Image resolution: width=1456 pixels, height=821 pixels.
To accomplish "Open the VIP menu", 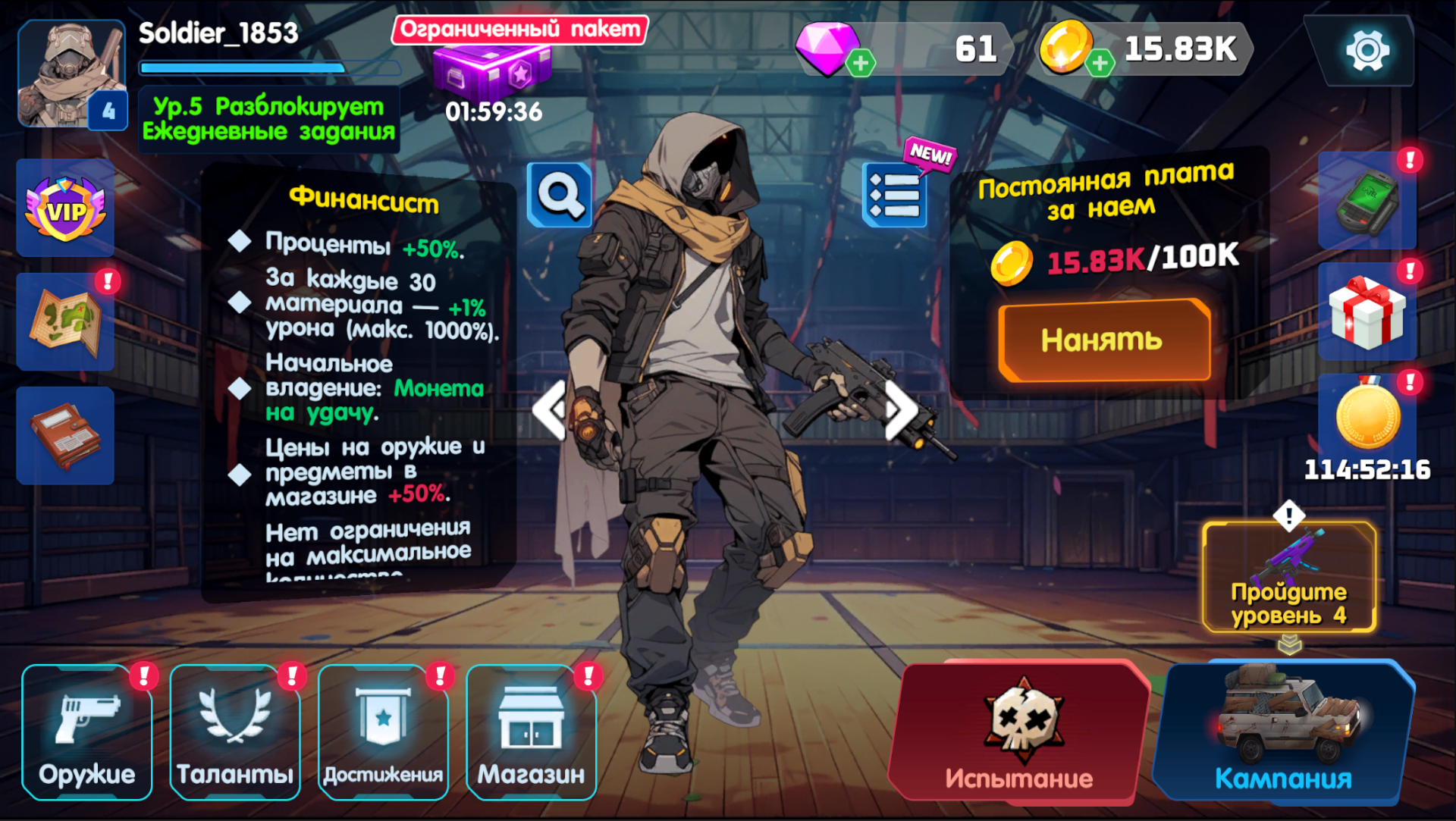I will coord(64,206).
